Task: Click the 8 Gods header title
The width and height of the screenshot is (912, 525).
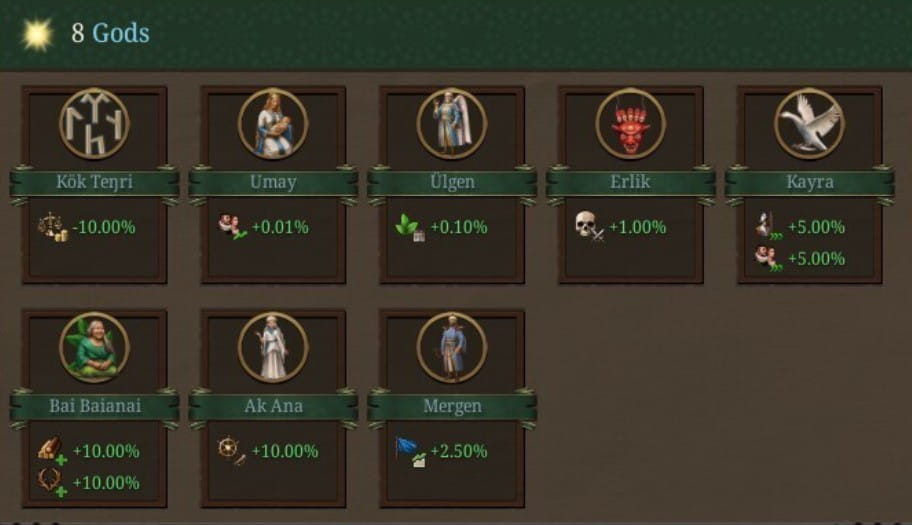Action: (109, 33)
